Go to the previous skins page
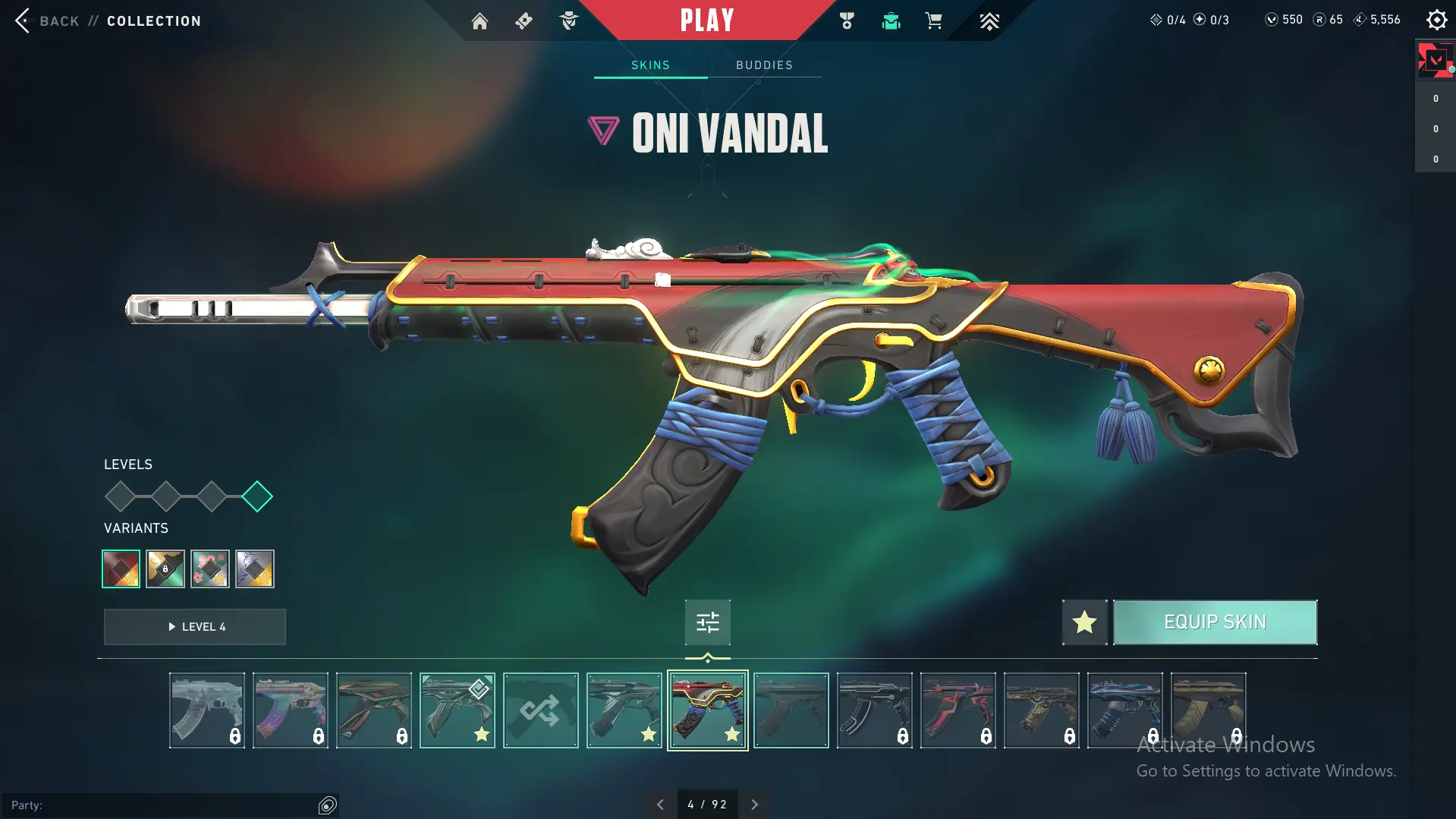 coord(660,805)
